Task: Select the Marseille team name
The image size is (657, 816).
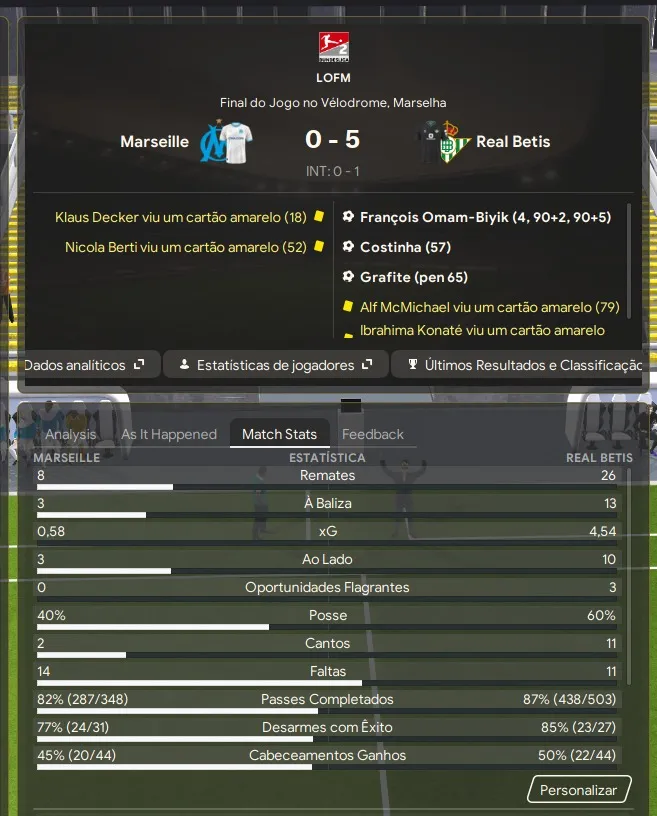Action: [x=154, y=142]
